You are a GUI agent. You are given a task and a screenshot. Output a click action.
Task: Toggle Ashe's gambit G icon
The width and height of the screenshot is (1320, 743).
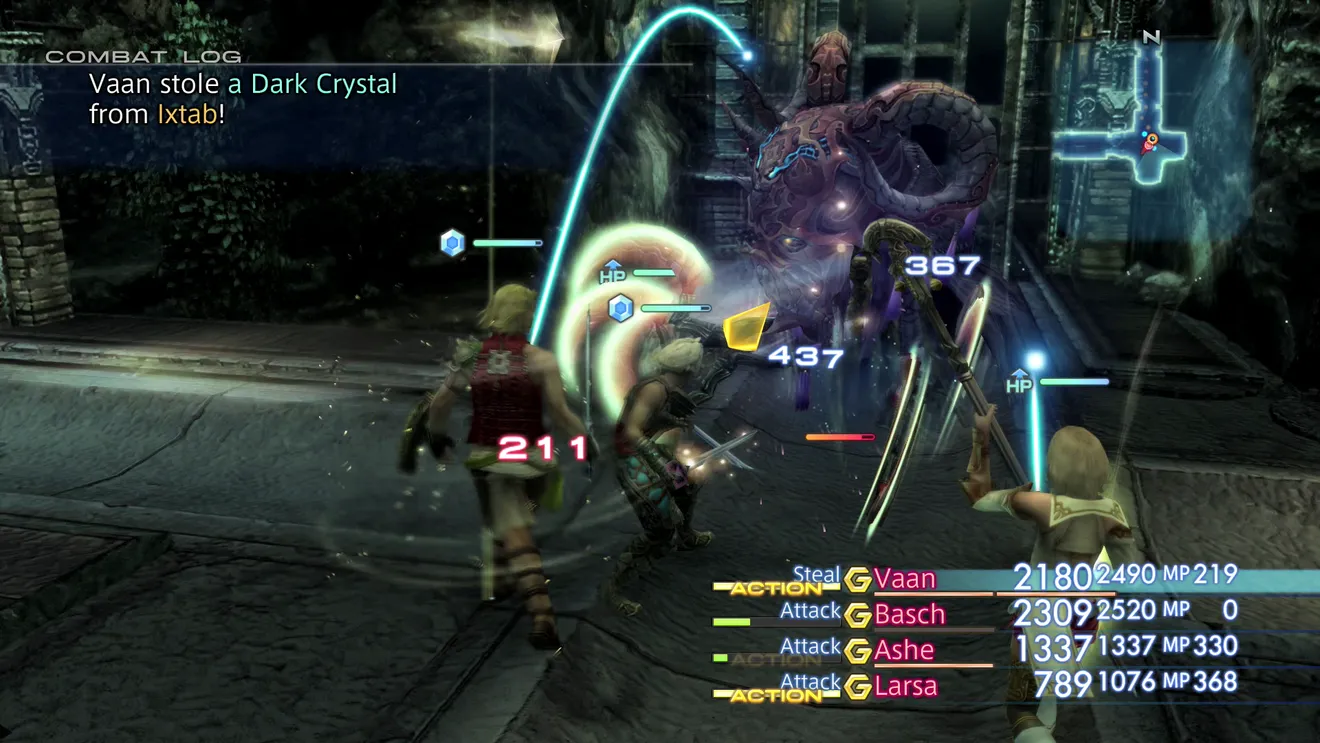(x=857, y=651)
